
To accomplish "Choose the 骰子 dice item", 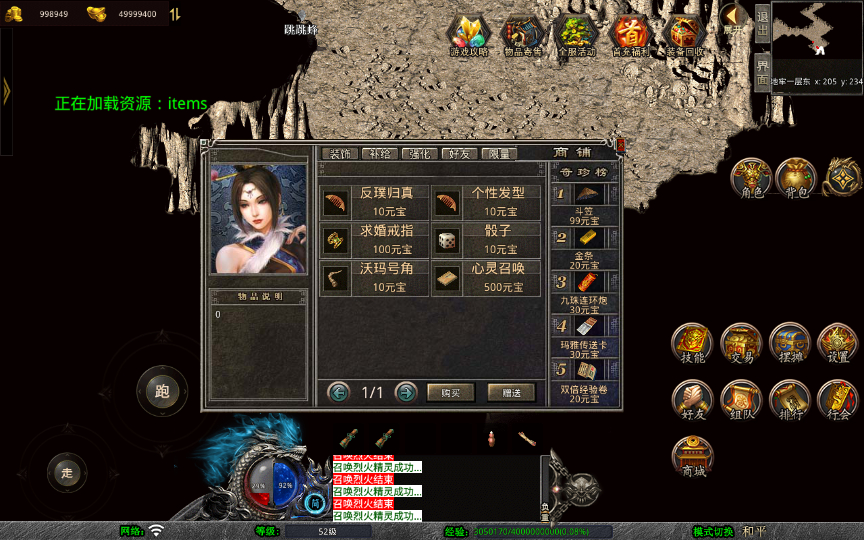I will (487, 240).
